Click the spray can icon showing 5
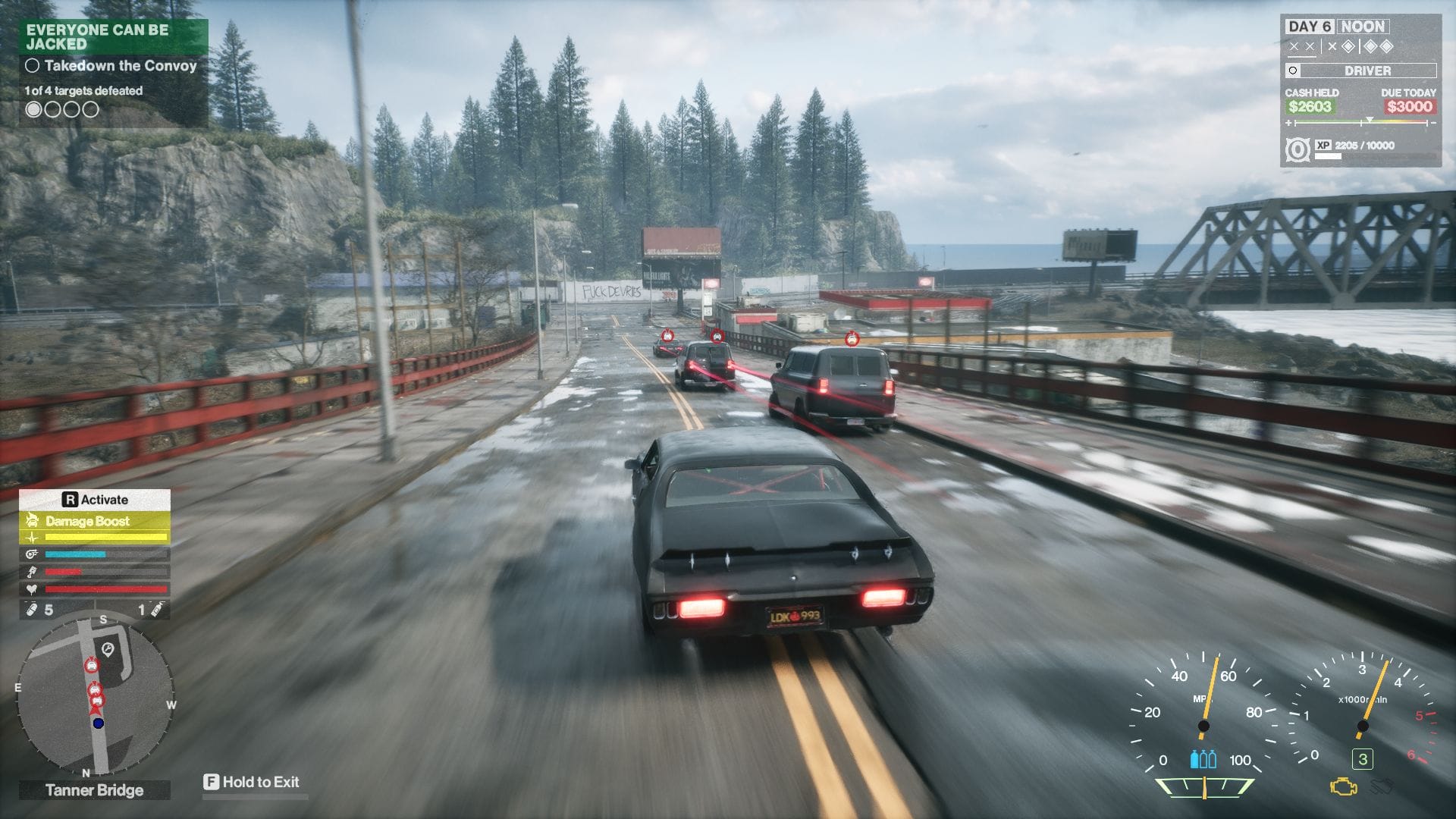Viewport: 1456px width, 819px height. click(x=31, y=608)
